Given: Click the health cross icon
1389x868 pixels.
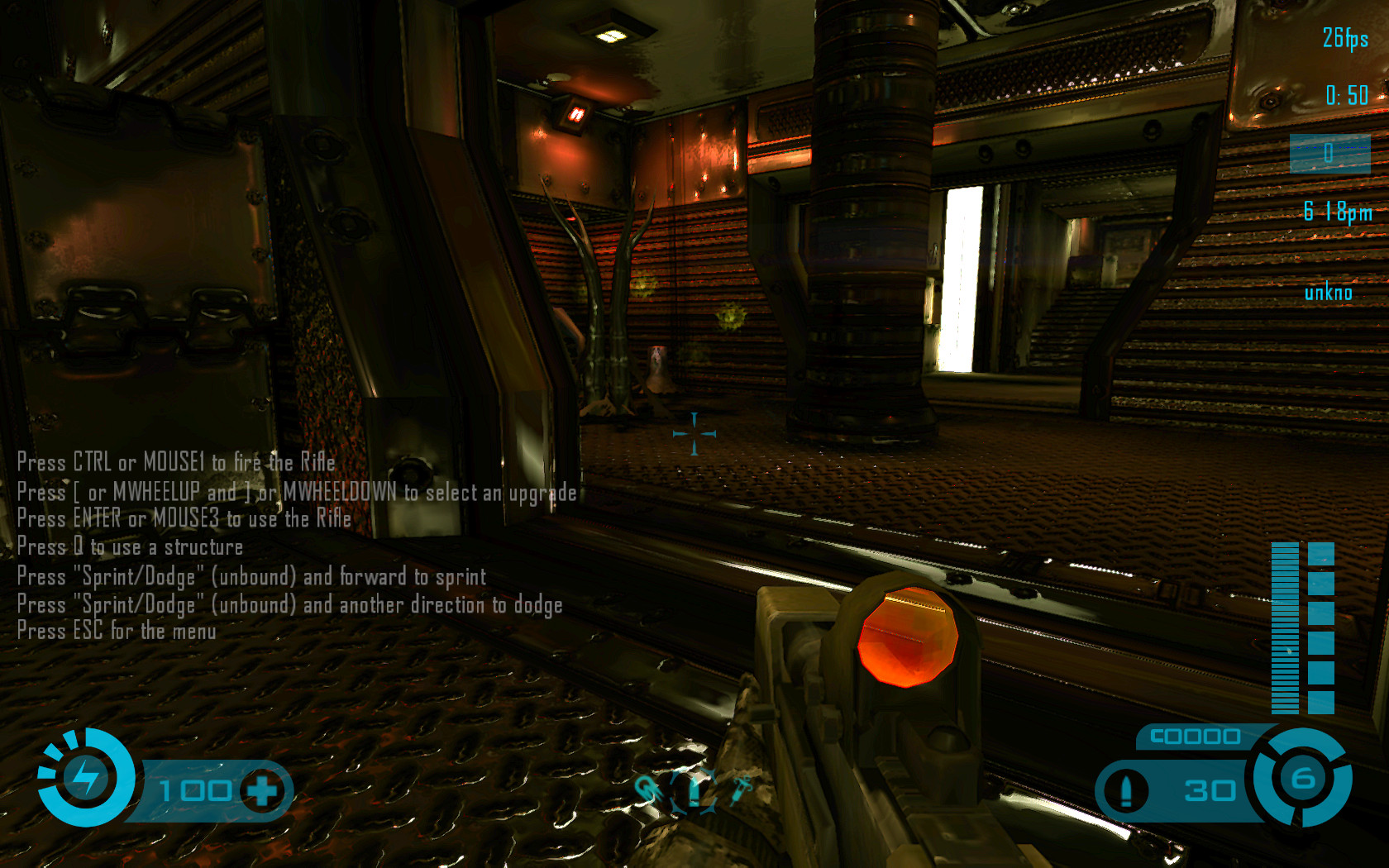Looking at the screenshot, I should click(263, 791).
